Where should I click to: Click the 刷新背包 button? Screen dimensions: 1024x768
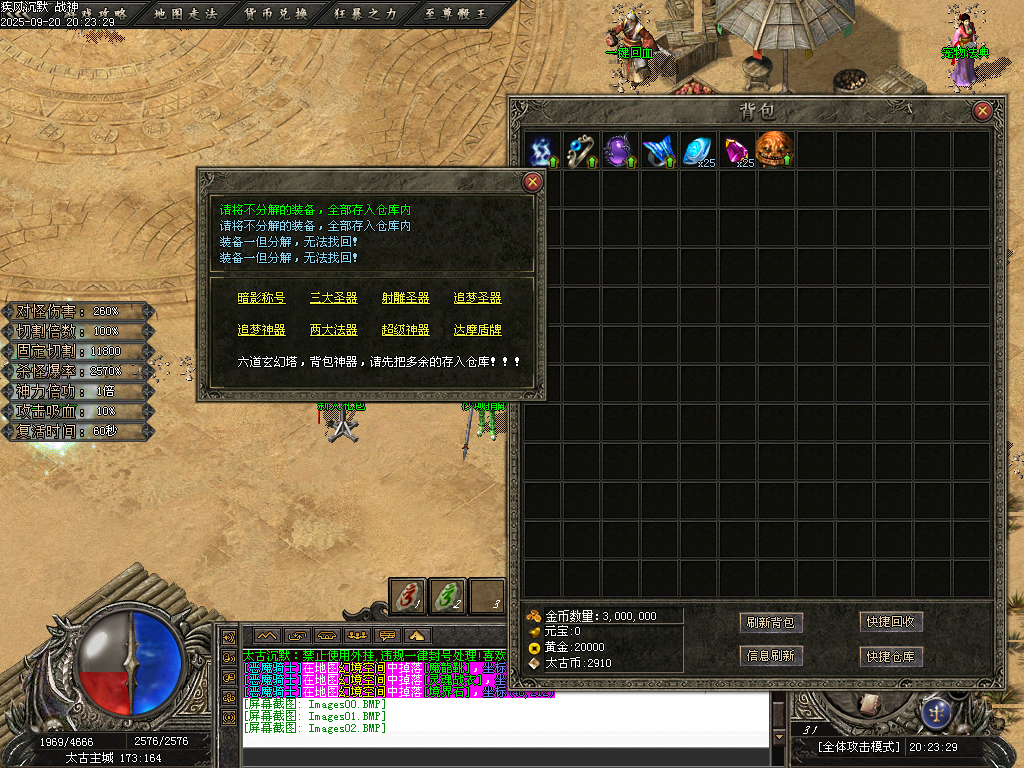click(x=771, y=622)
